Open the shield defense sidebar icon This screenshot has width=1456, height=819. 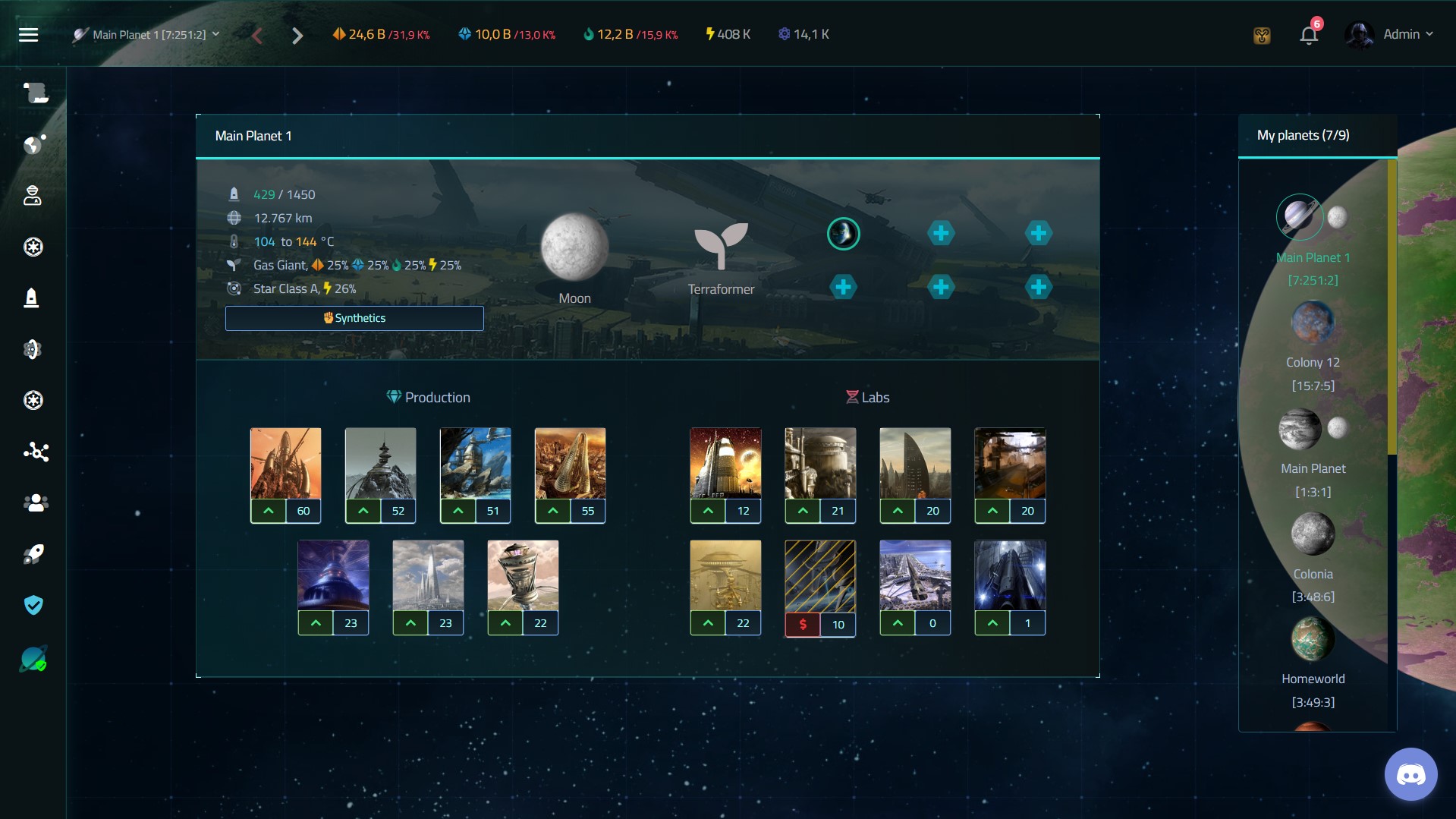coord(33,605)
